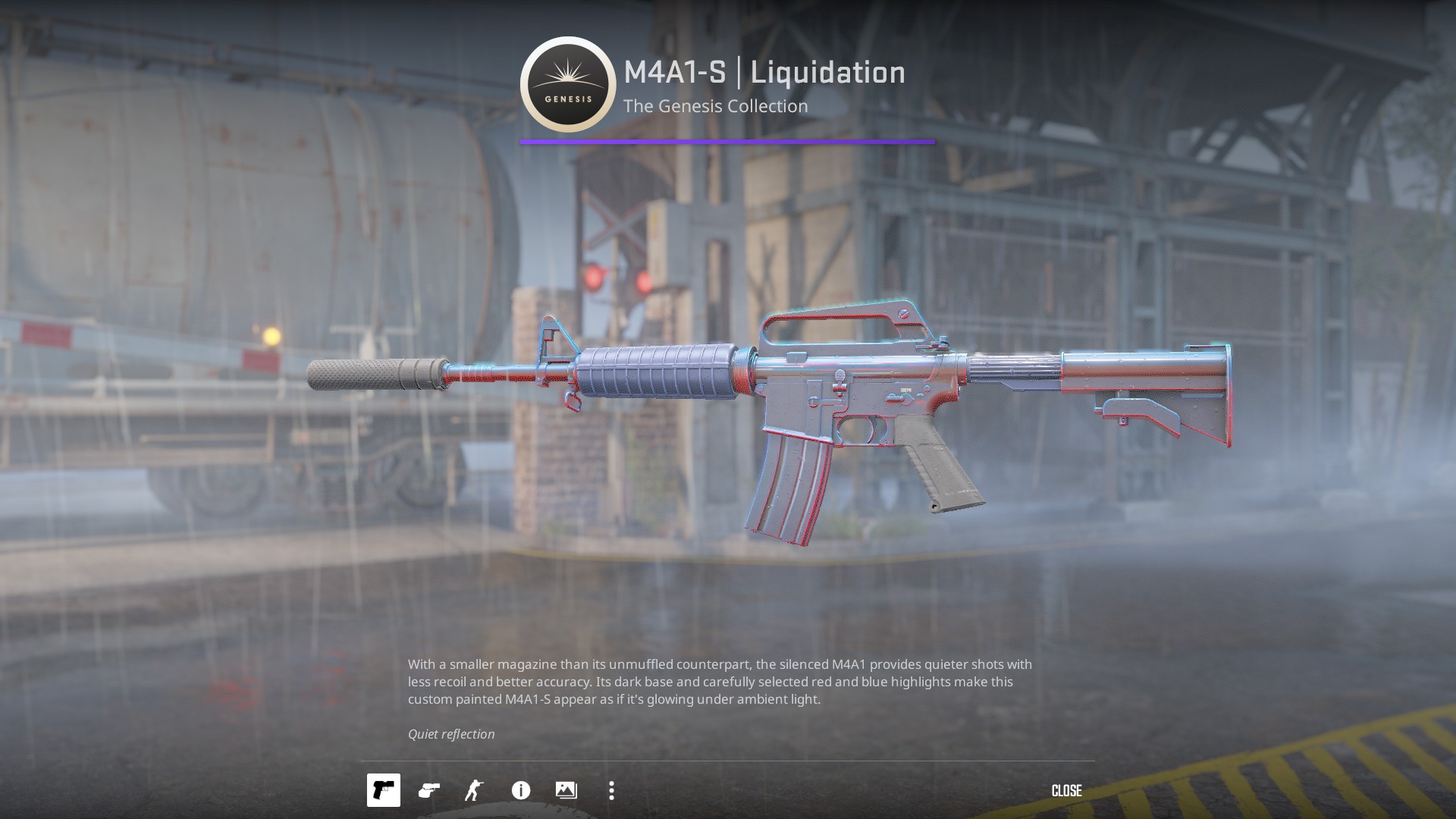Click the item info circle icon
The height and width of the screenshot is (819, 1456).
[x=520, y=790]
